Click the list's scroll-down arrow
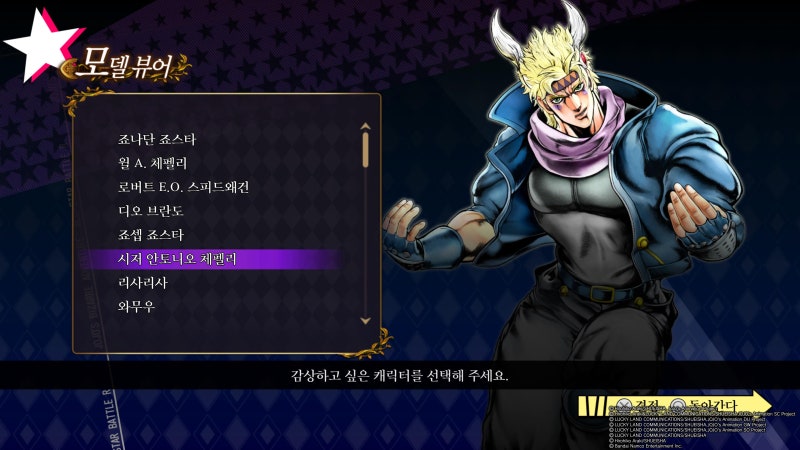Screen dimensions: 800x450 point(366,320)
